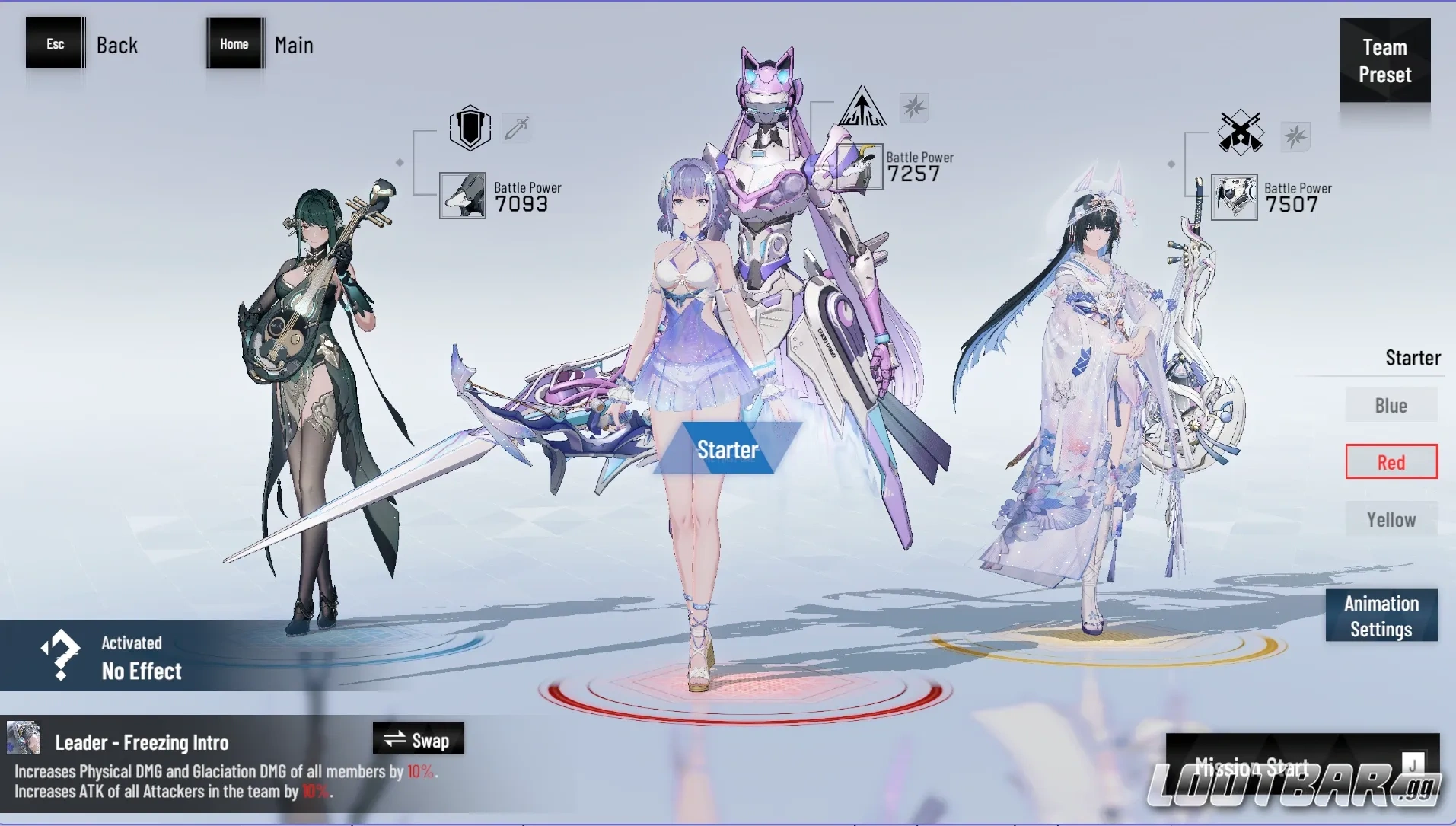Click the frost element icon near Battle Power 7507
The image size is (1456, 826).
[x=1295, y=137]
